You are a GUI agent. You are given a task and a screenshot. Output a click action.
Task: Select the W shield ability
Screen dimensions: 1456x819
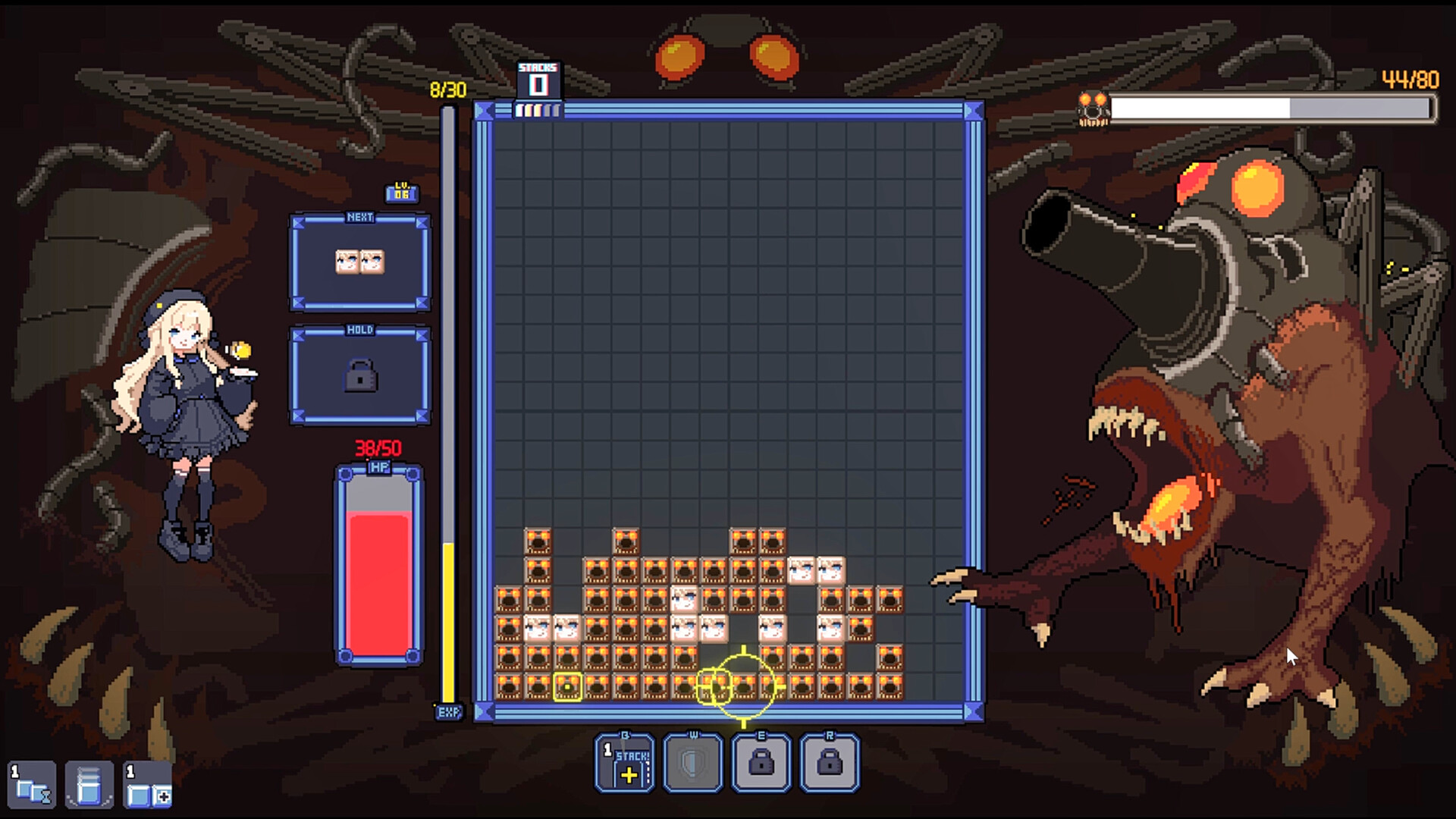(692, 764)
